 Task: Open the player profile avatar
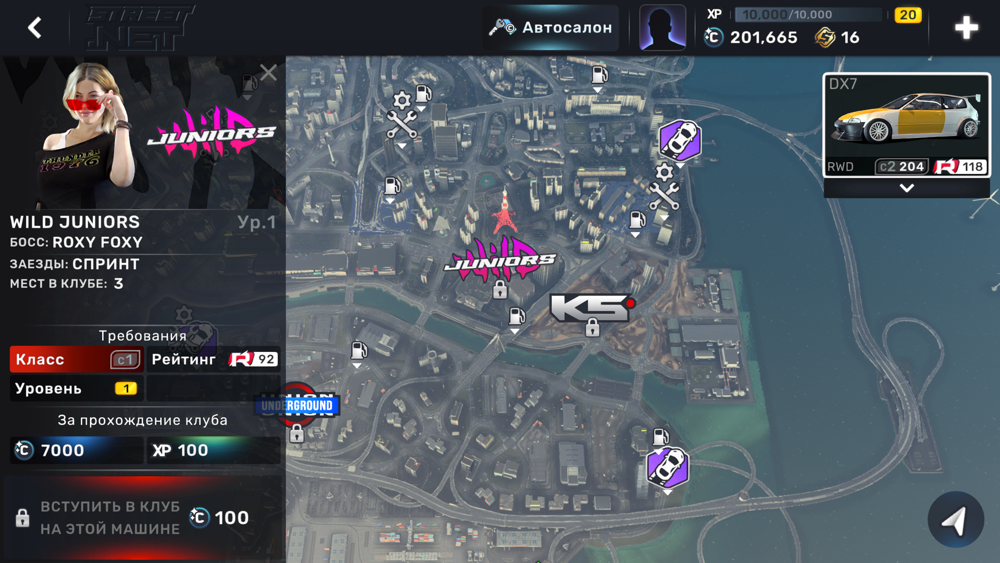663,28
